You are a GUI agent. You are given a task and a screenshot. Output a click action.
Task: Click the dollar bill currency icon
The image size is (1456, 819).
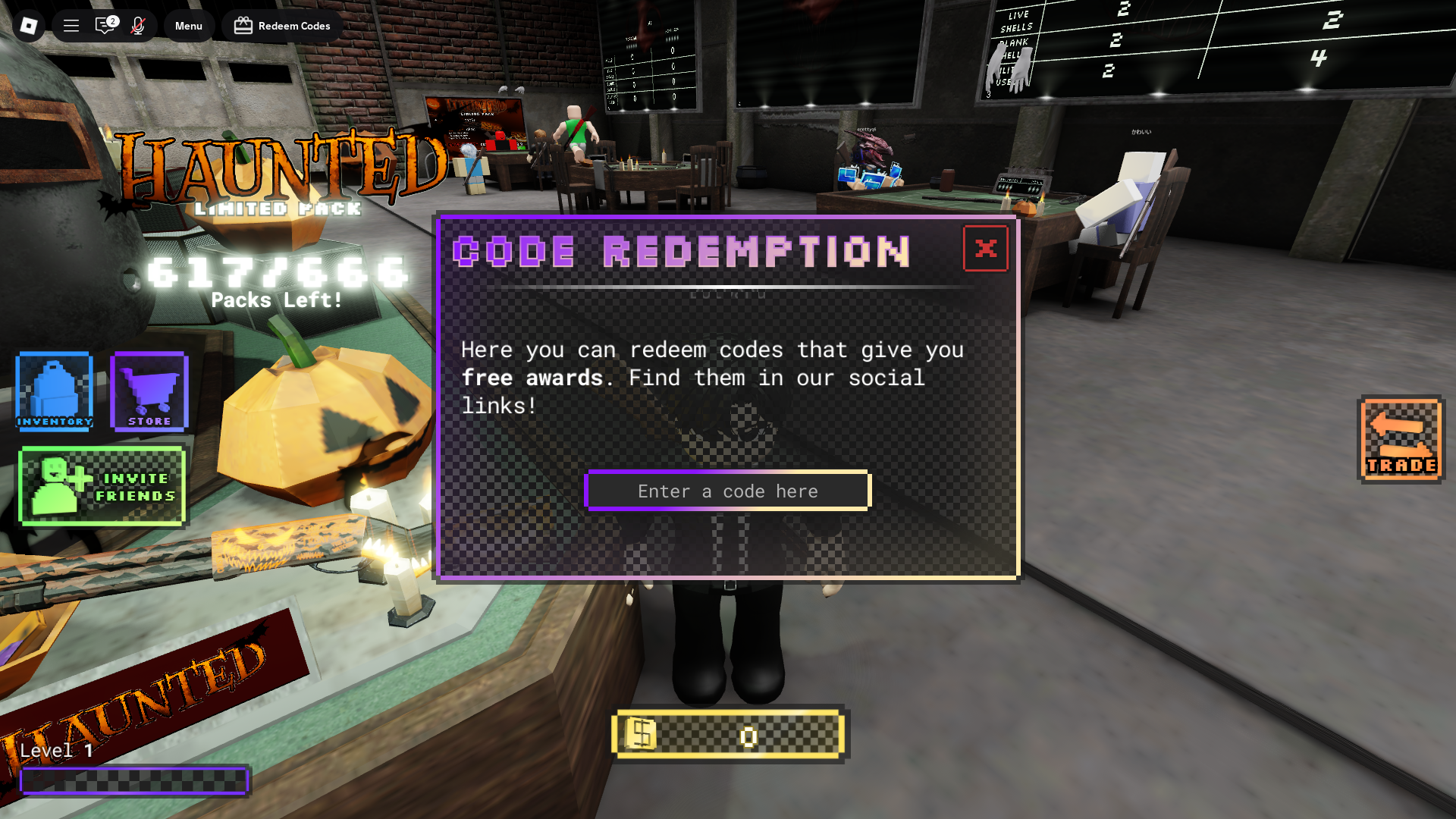639,734
